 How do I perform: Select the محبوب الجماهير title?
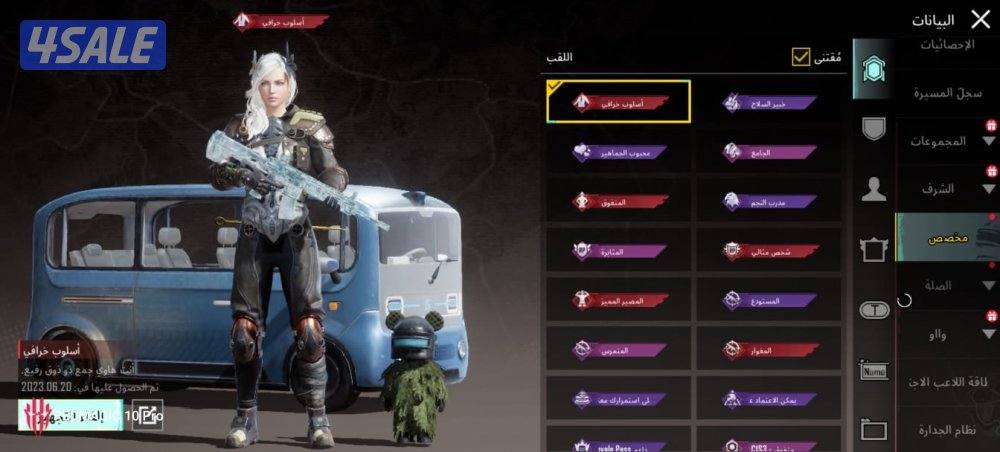click(x=619, y=152)
